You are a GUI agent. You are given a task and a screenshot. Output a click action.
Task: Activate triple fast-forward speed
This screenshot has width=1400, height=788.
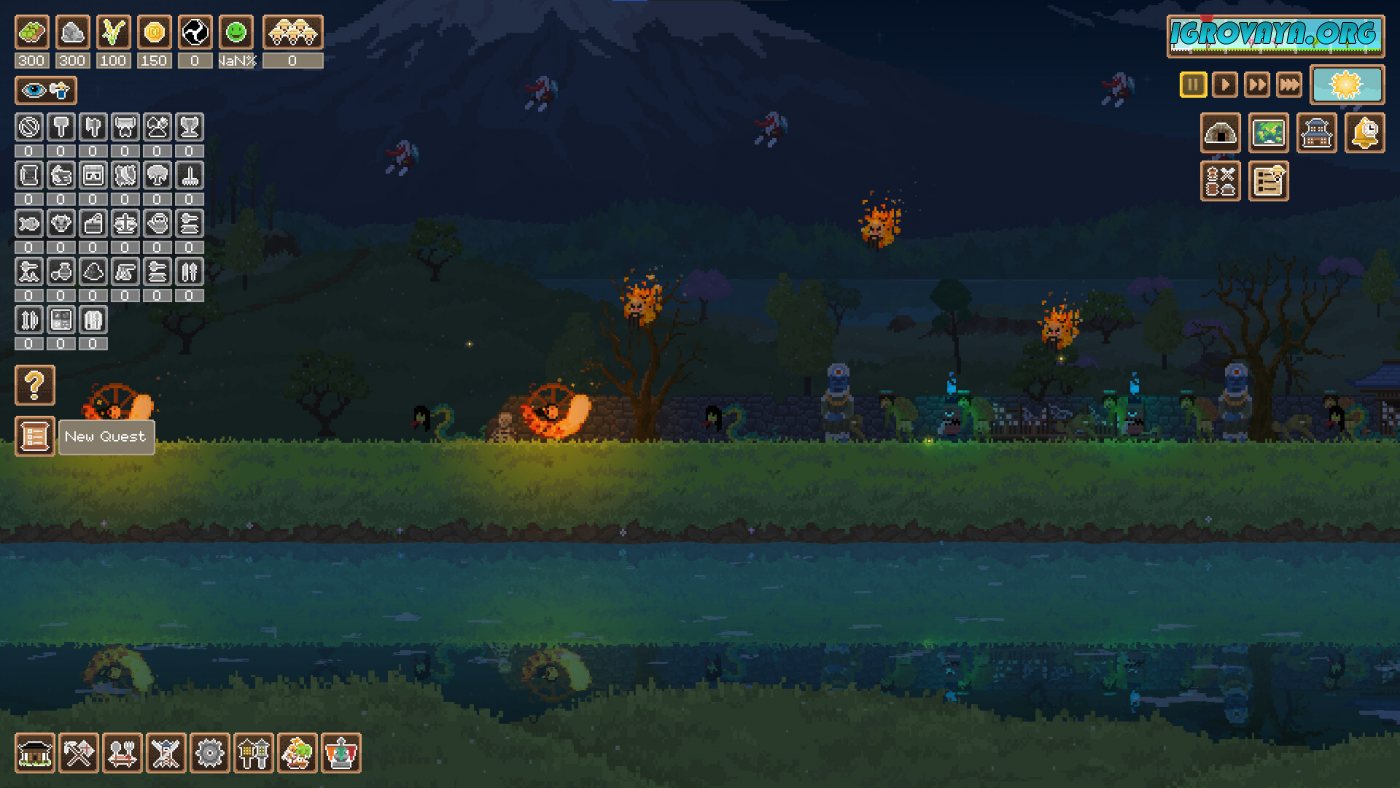(x=1290, y=85)
